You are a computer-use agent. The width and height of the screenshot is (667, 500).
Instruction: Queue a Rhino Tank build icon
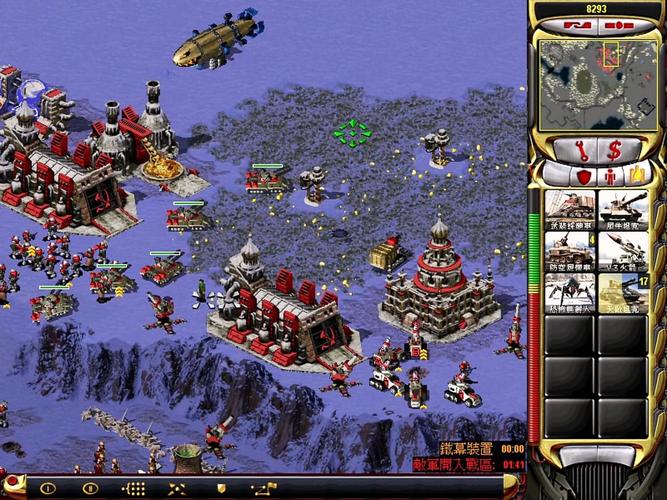[x=624, y=211]
